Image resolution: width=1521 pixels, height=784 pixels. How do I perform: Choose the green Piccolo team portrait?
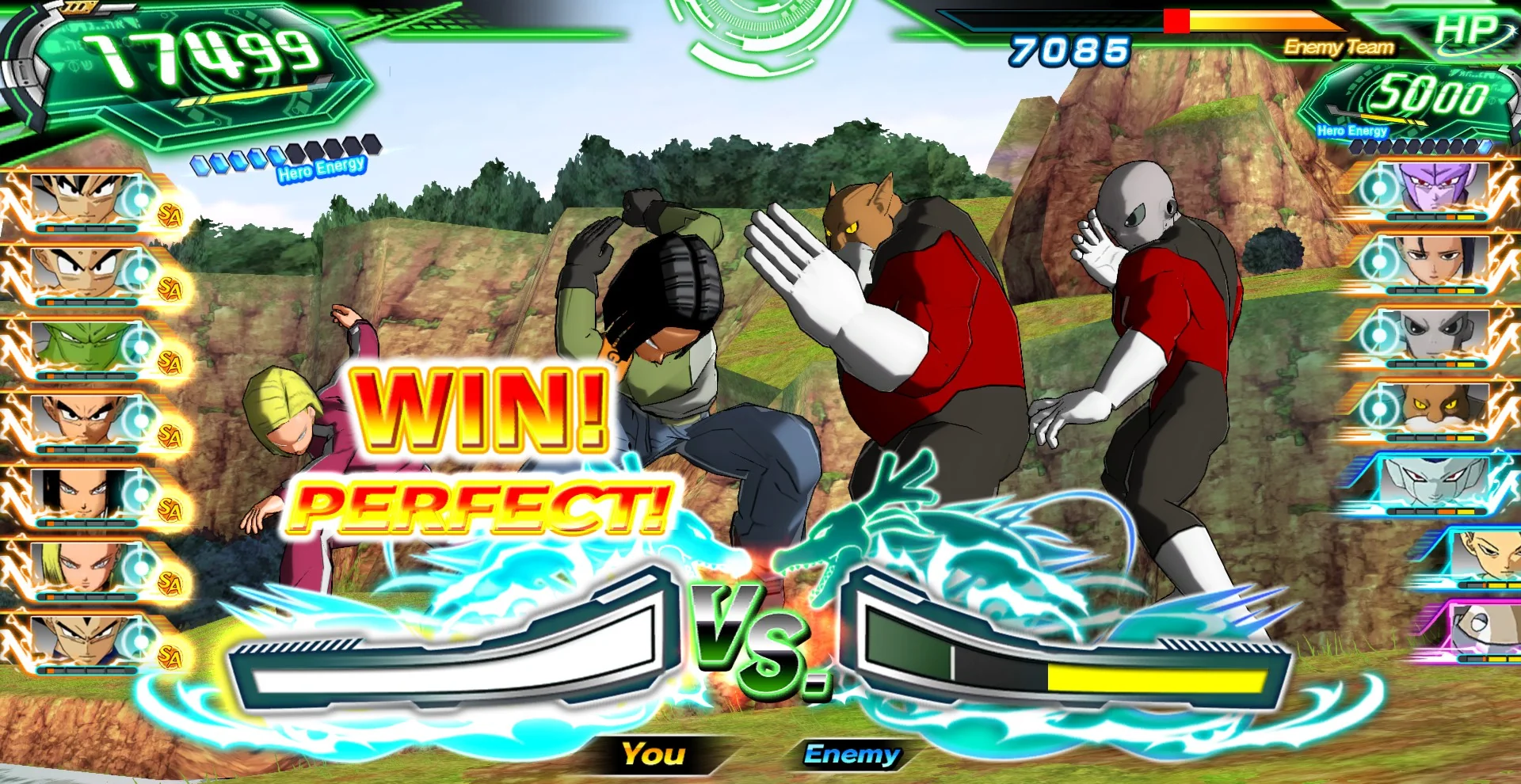(x=83, y=346)
